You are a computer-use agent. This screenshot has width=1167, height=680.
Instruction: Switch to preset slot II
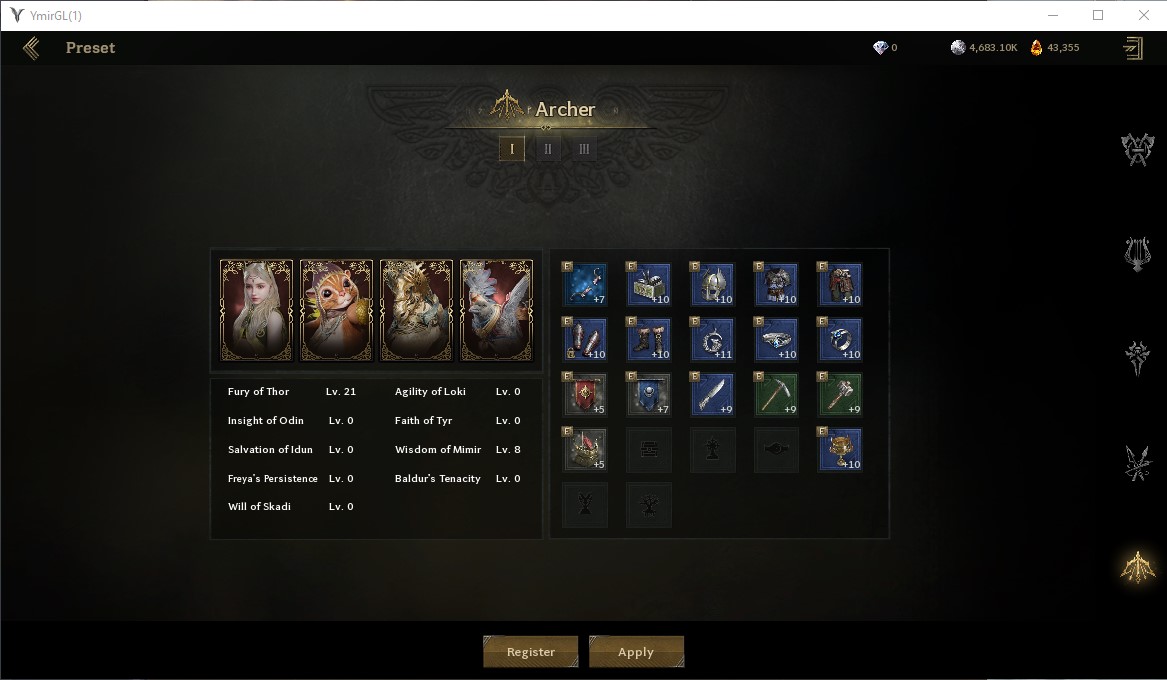pyautogui.click(x=548, y=149)
